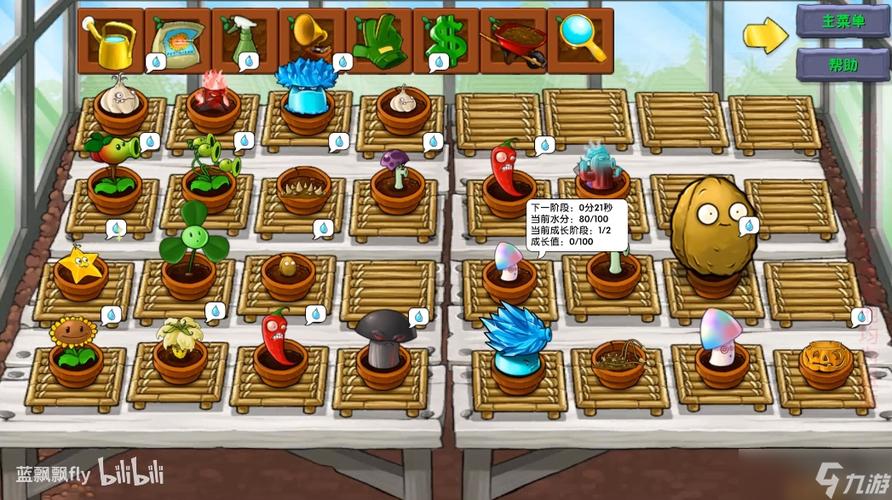
Task: Select the wheelbarrow tool
Action: 512,40
